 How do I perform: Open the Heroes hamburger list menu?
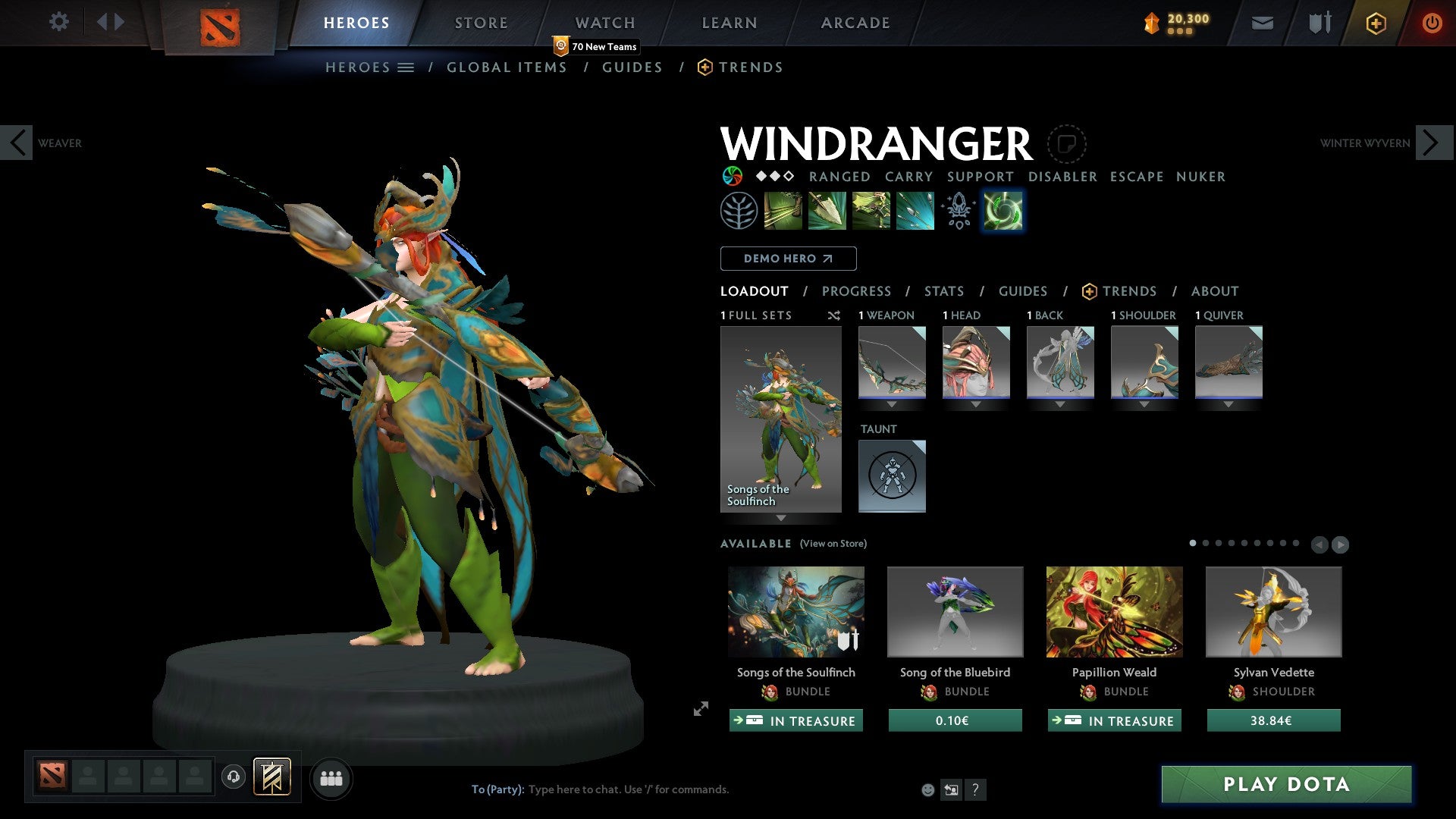tap(406, 67)
